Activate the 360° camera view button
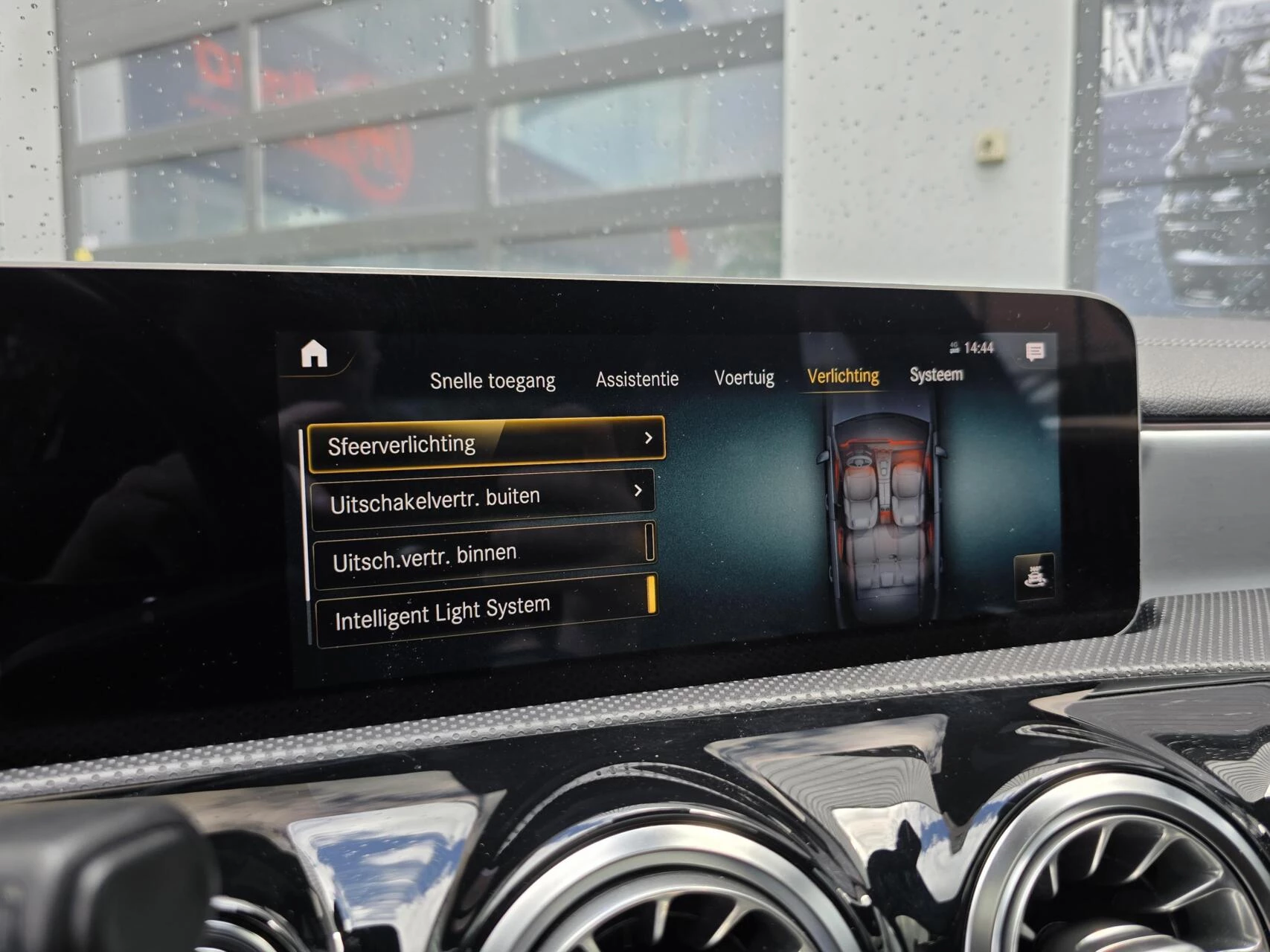Viewport: 1270px width, 952px height. click(1034, 576)
